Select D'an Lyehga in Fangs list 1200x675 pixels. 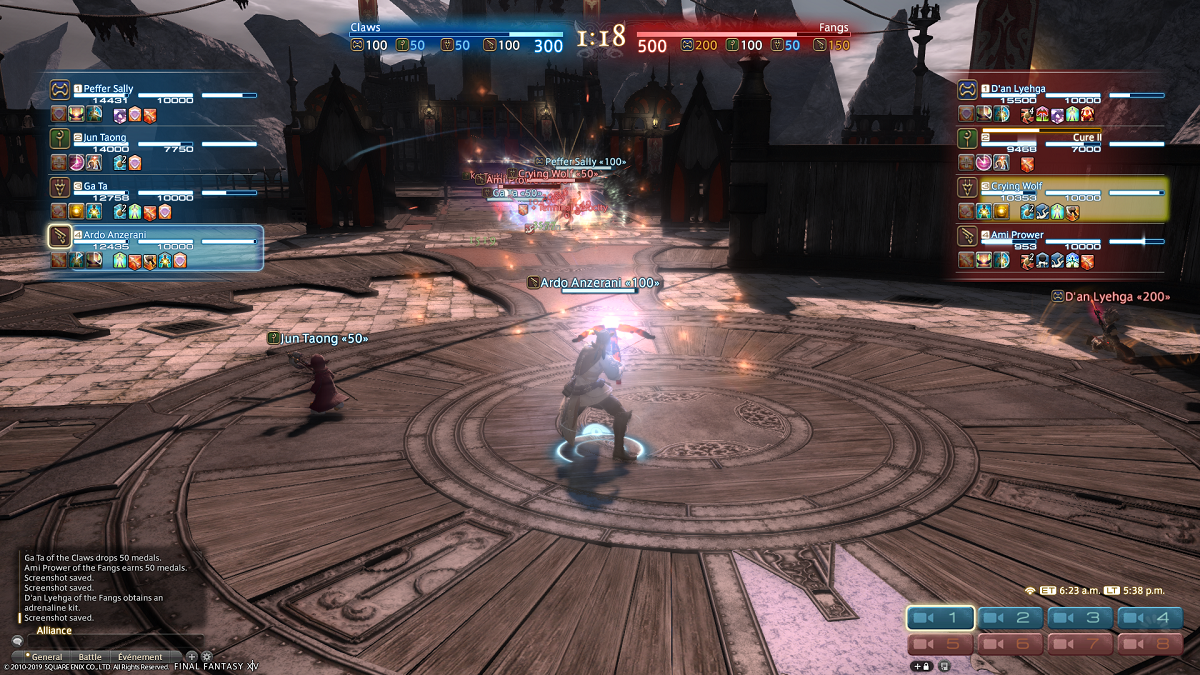tap(1062, 94)
